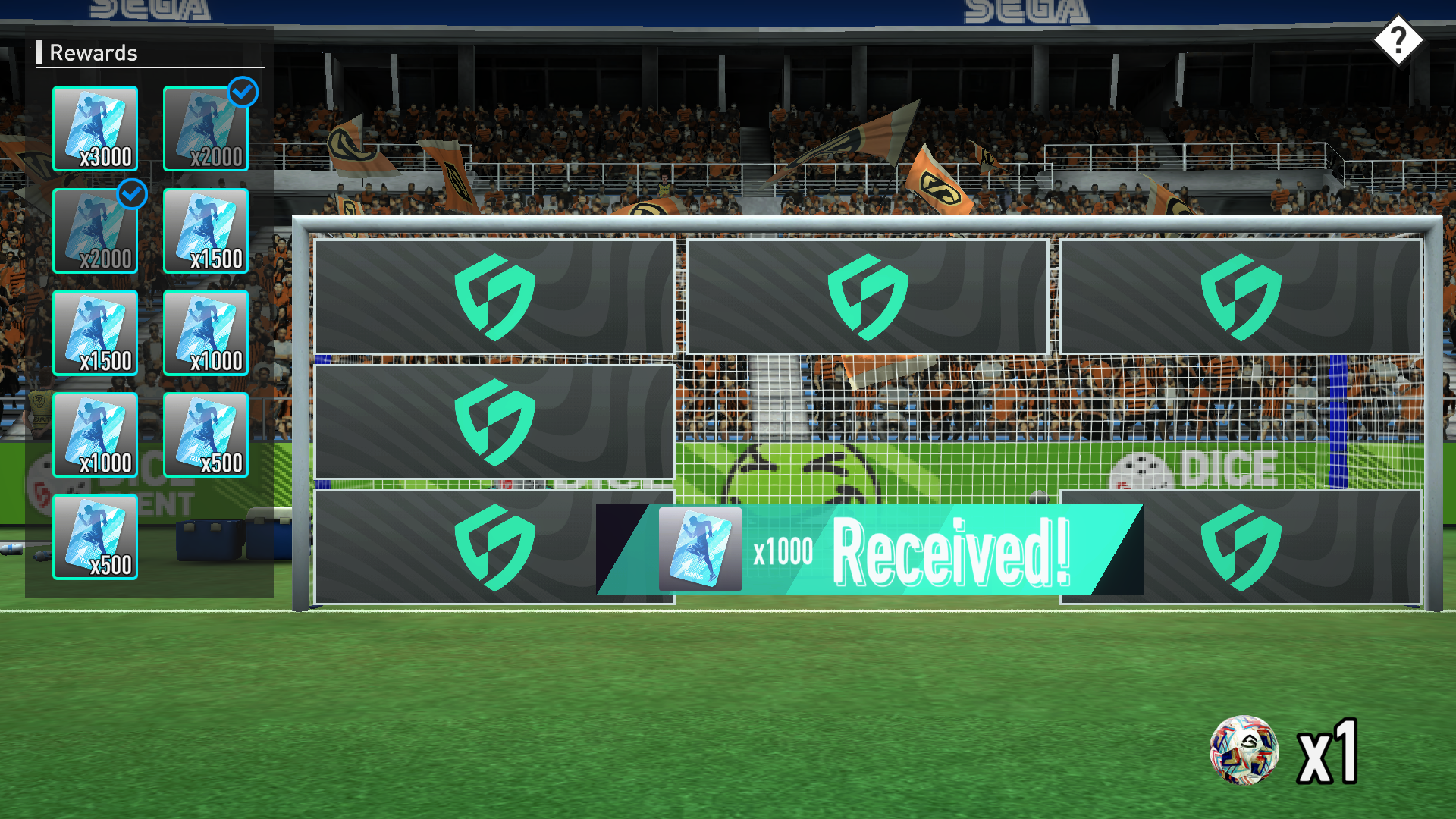Click the bottom-left shield target panel
The image size is (1456, 819).
click(493, 546)
